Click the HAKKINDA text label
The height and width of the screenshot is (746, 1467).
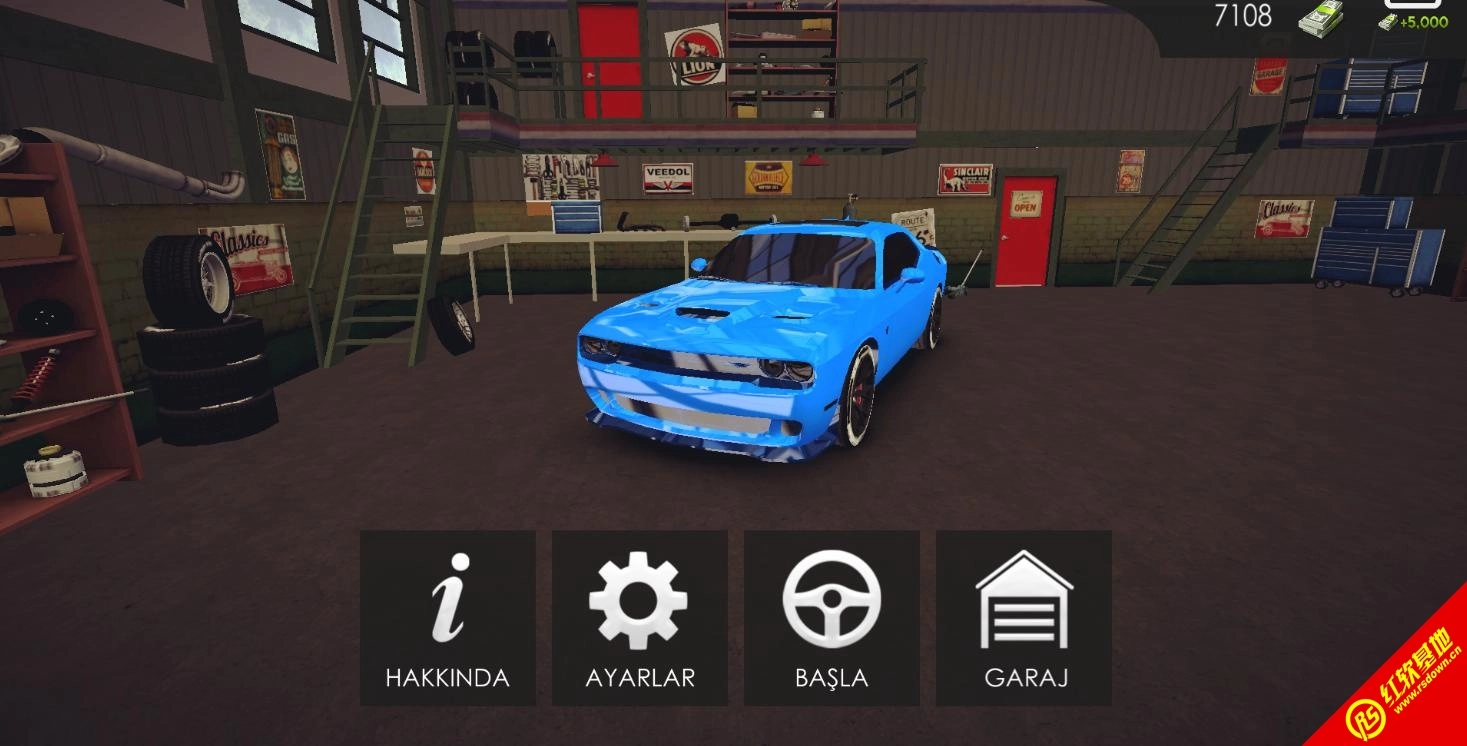coord(447,678)
